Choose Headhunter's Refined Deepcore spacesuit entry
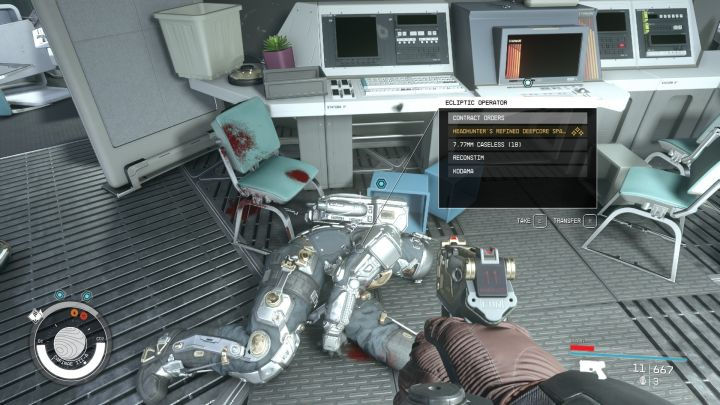Screen dimensions: 720x405 click(x=520, y=131)
